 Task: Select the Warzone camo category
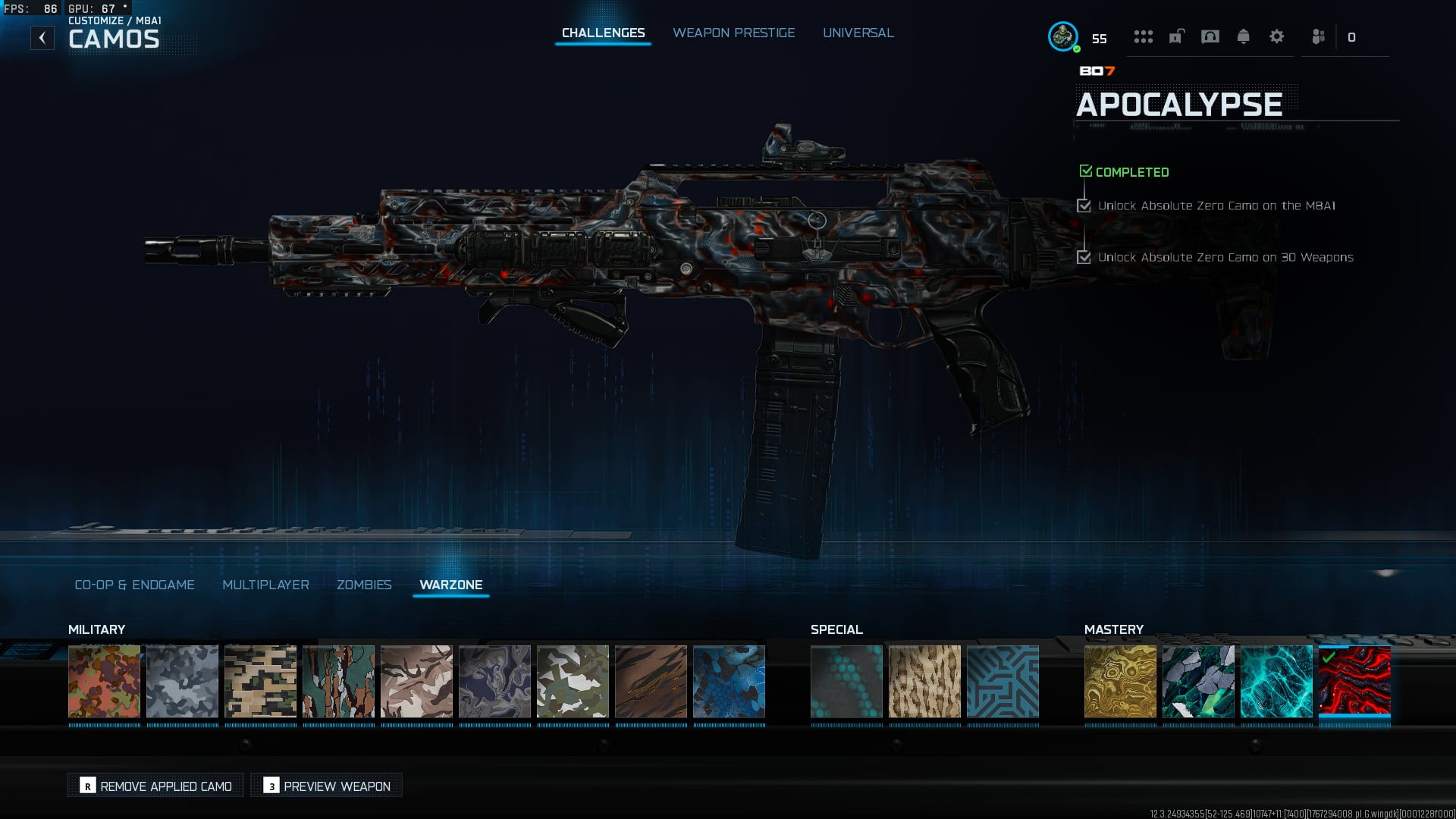click(x=450, y=585)
